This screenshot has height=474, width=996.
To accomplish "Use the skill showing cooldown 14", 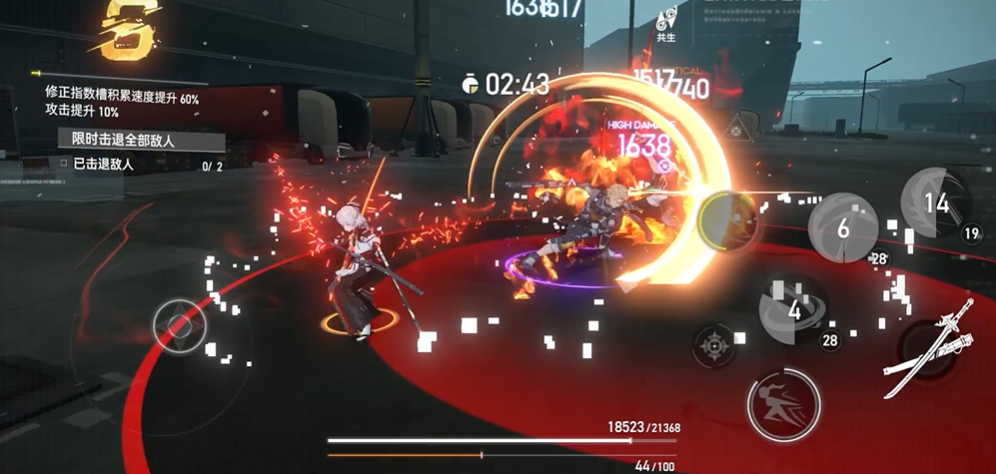I will pyautogui.click(x=935, y=203).
